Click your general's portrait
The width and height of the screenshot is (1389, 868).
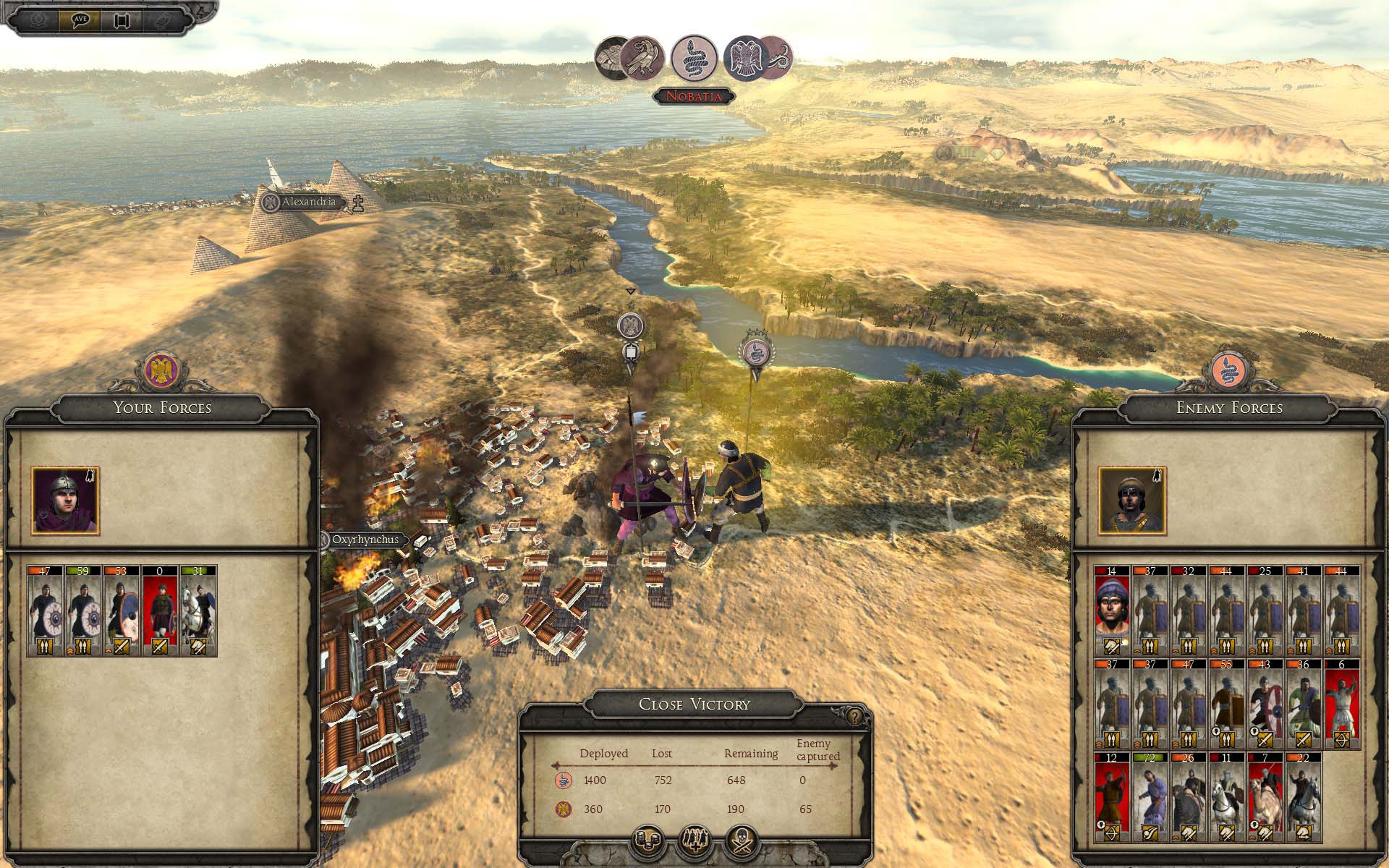pyautogui.click(x=65, y=501)
